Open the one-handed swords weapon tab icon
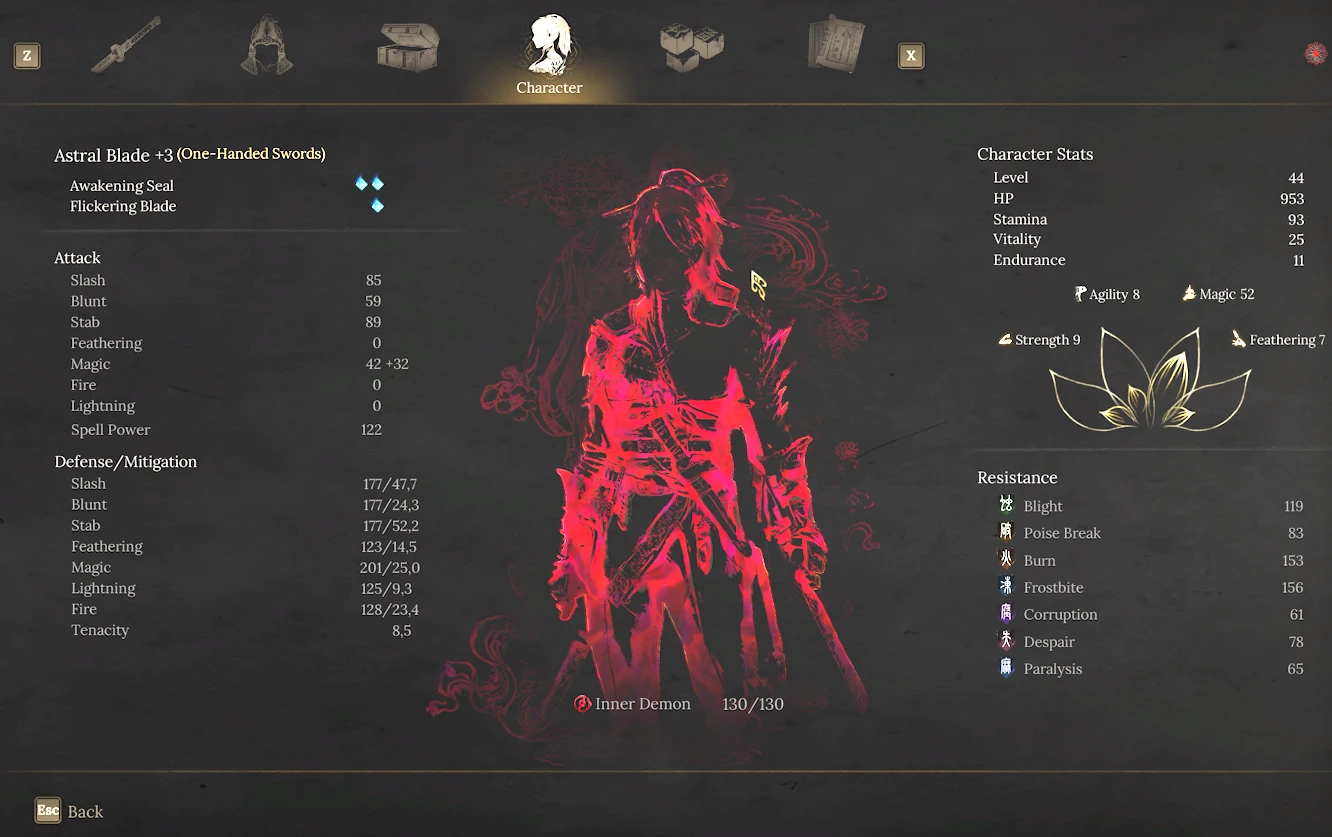Screen dimensions: 1332x837 point(128,43)
